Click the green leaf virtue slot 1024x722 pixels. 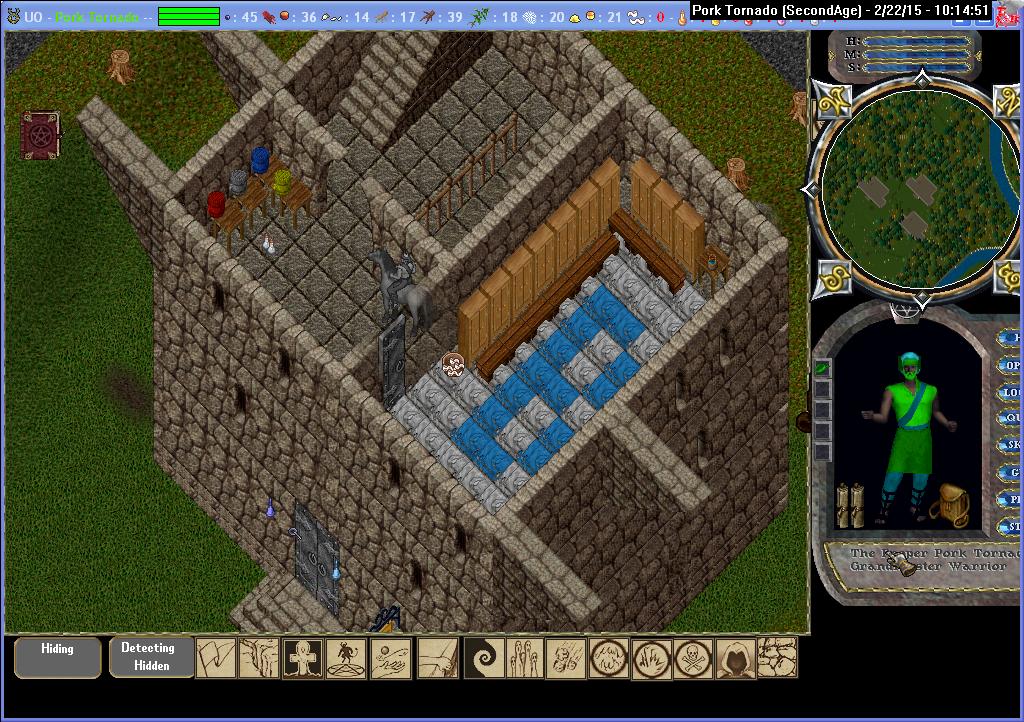[822, 368]
